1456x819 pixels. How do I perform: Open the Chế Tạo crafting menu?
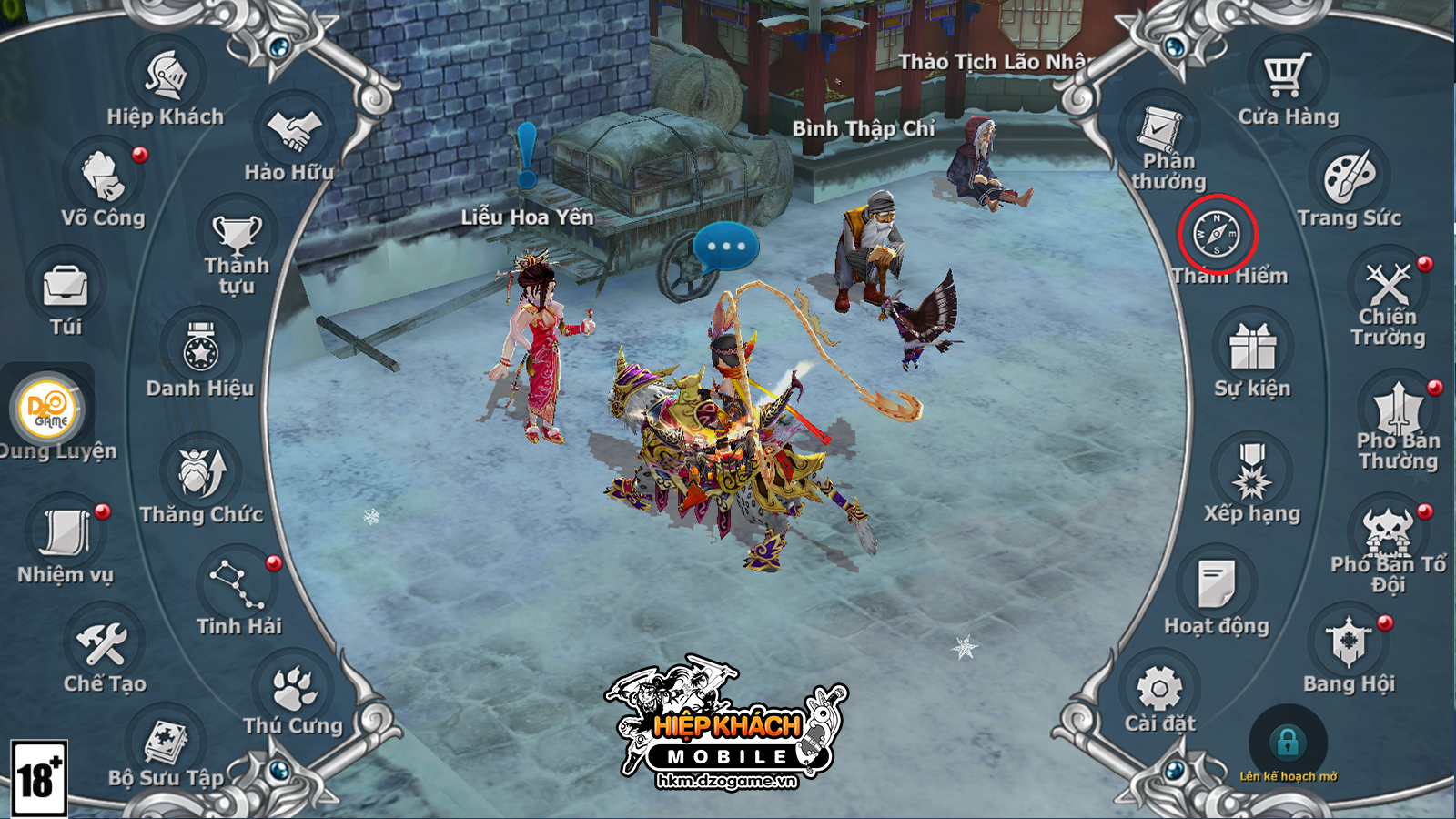coord(103,643)
